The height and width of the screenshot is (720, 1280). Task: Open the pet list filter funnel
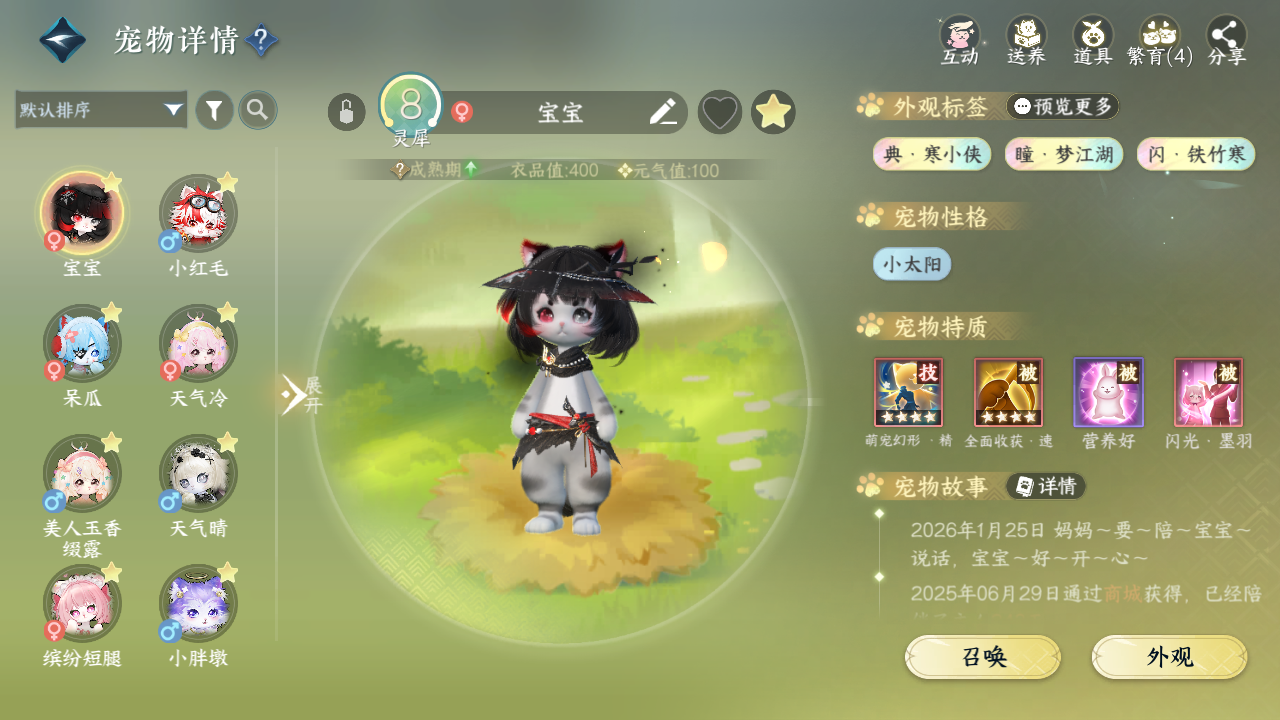coord(214,110)
